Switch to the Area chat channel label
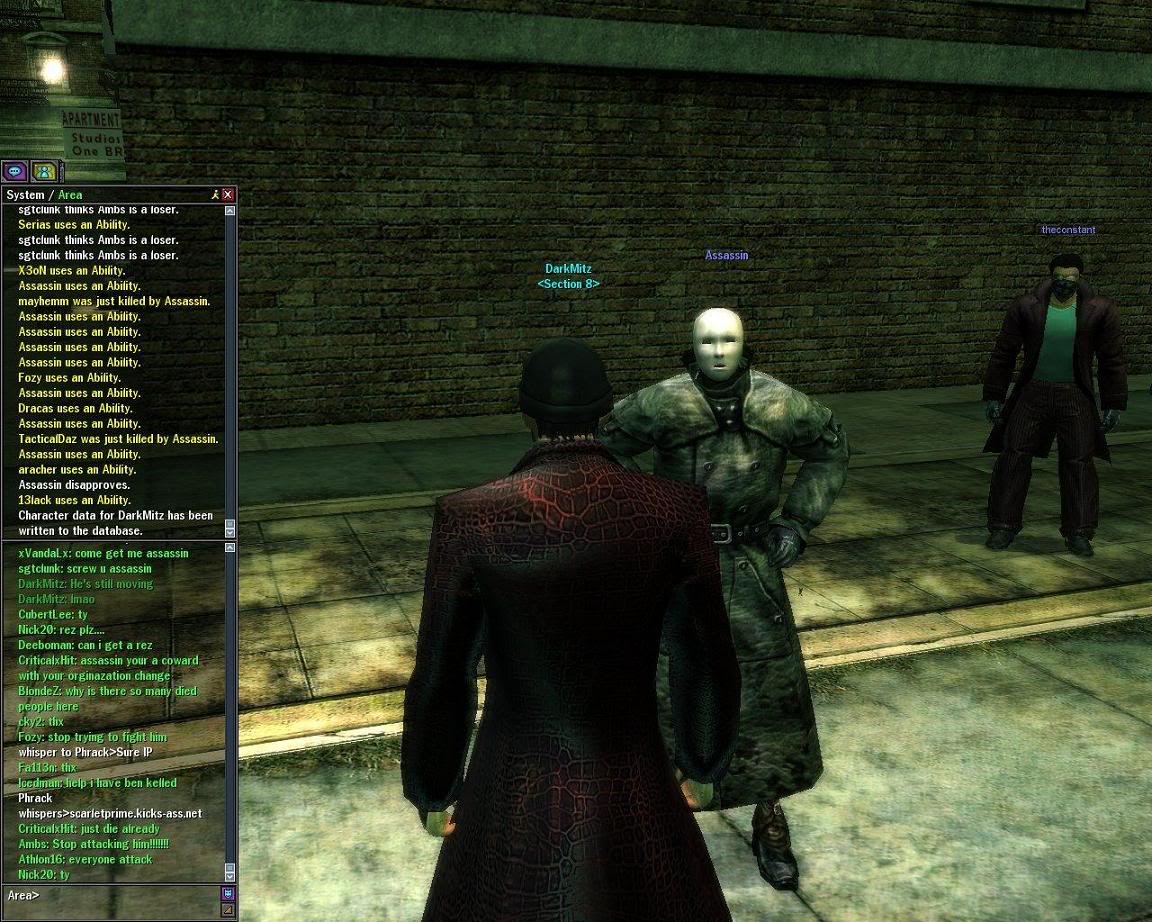Screen dimensions: 1152x922 70,195
